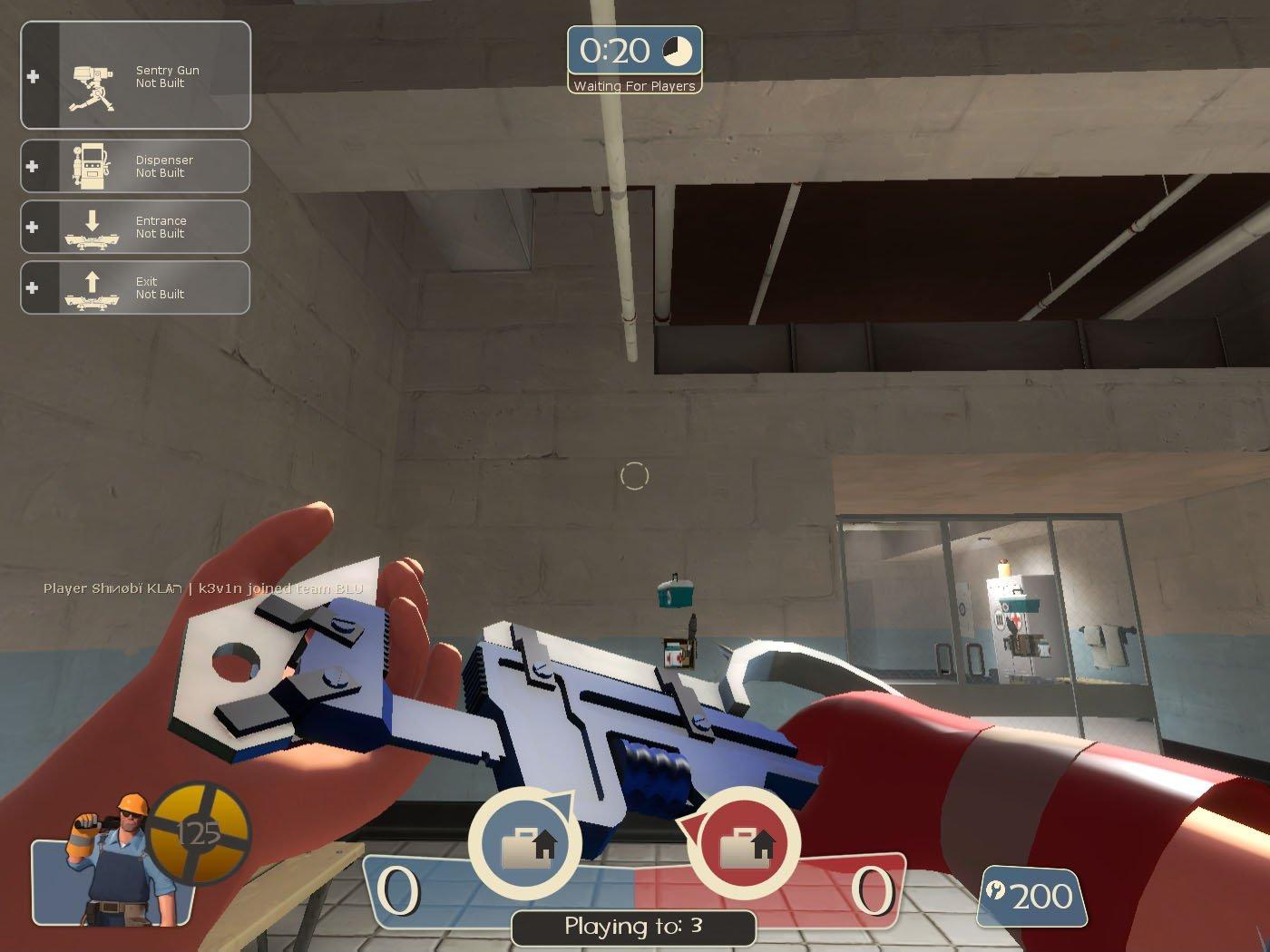Screen dimensions: 1270x952
Task: Click the BLU team briefcase icon
Action: pyautogui.click(x=526, y=845)
